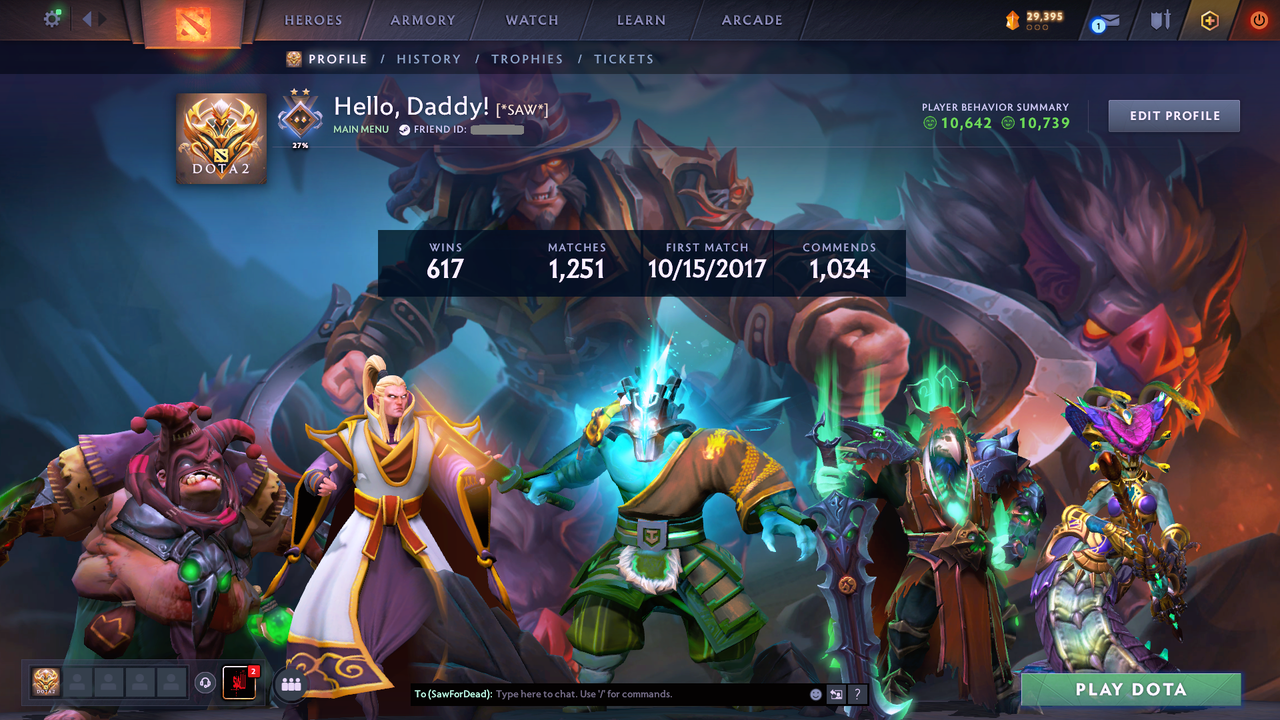Open the Armory shield and sword icon
The width and height of the screenshot is (1280, 720).
coord(1161,19)
